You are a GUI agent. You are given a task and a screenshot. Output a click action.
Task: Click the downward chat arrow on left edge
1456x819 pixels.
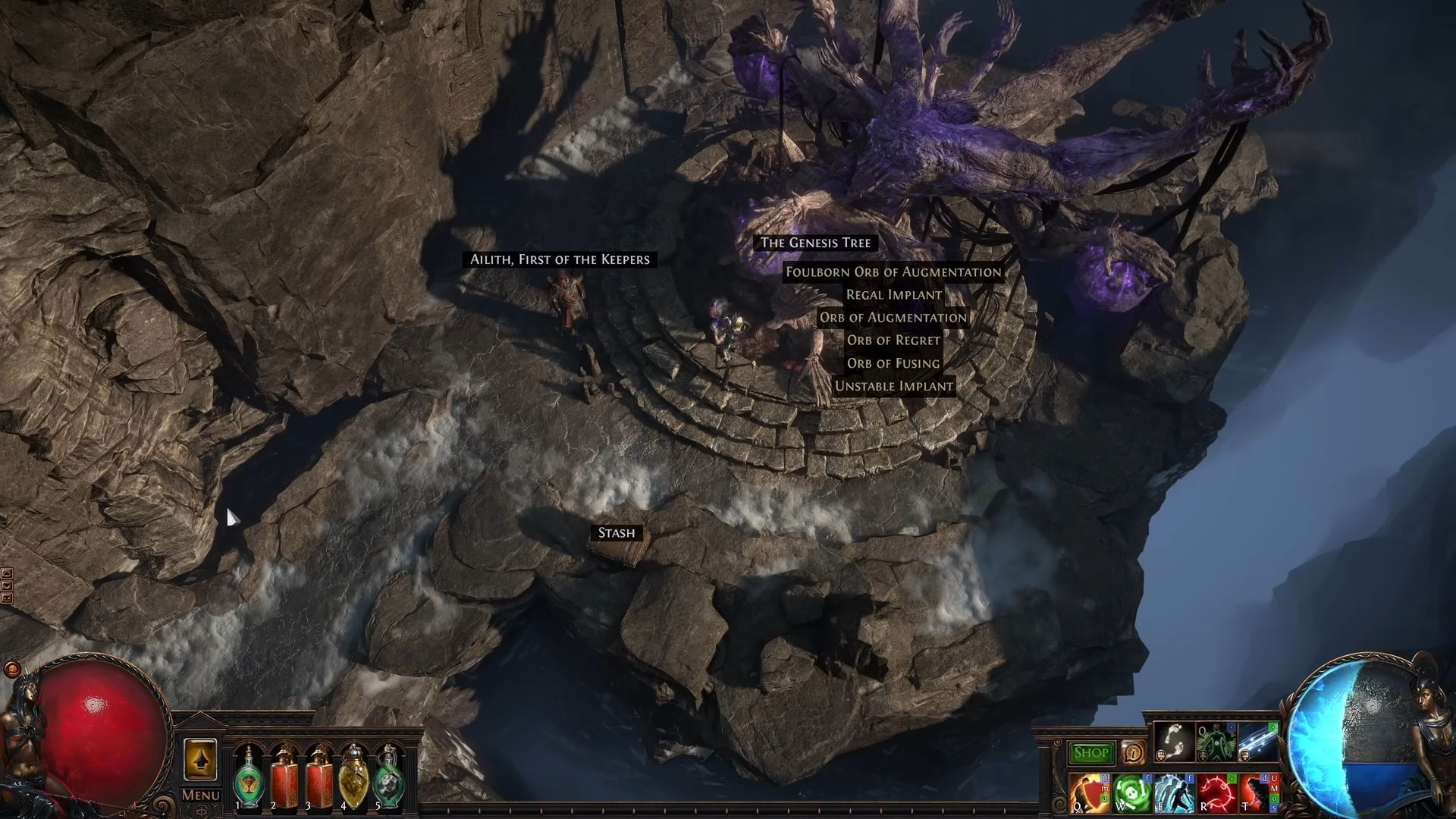7,585
